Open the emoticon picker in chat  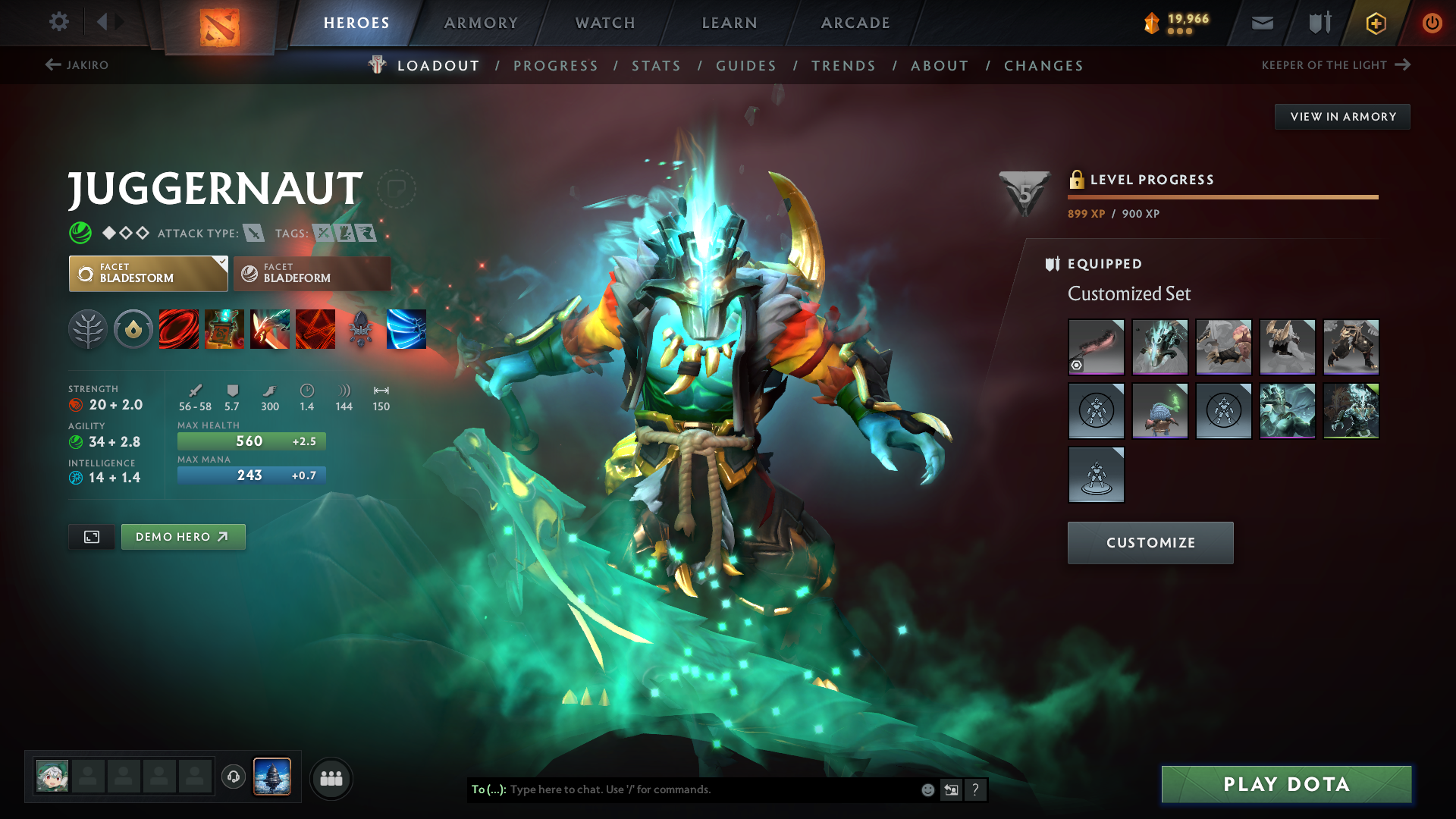927,789
